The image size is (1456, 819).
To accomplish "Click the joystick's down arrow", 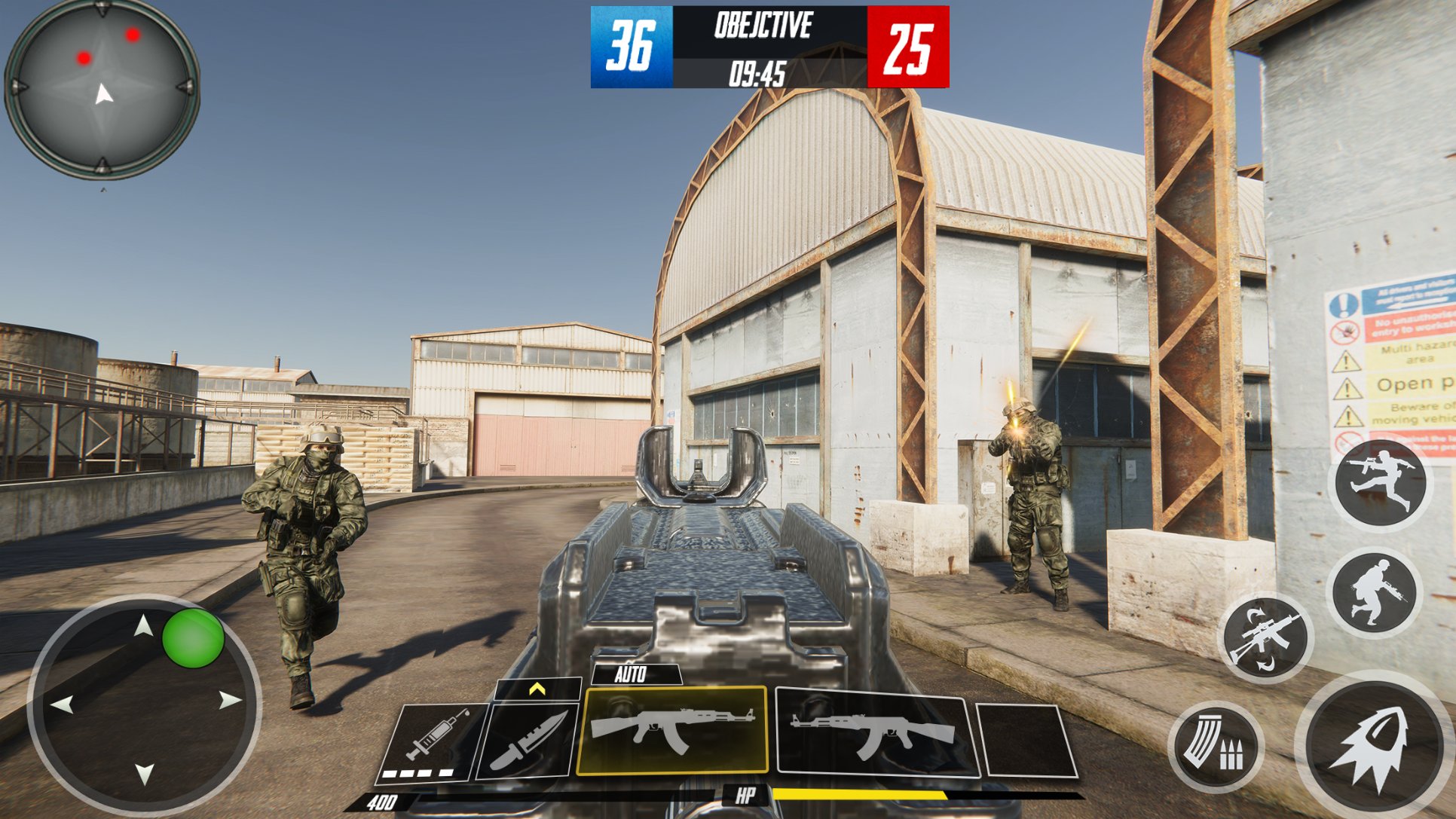I will coord(144,773).
